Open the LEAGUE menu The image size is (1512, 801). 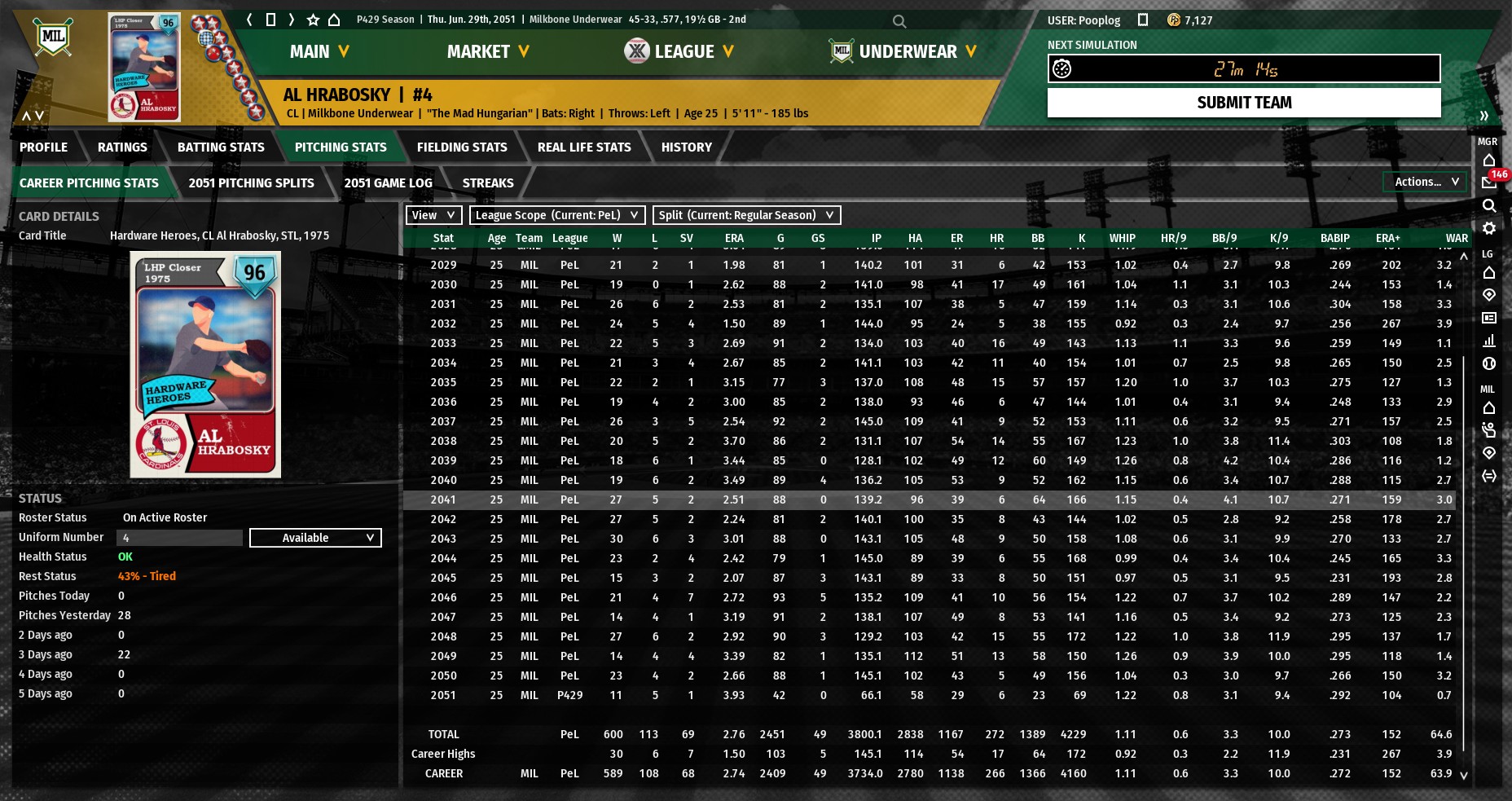click(679, 51)
